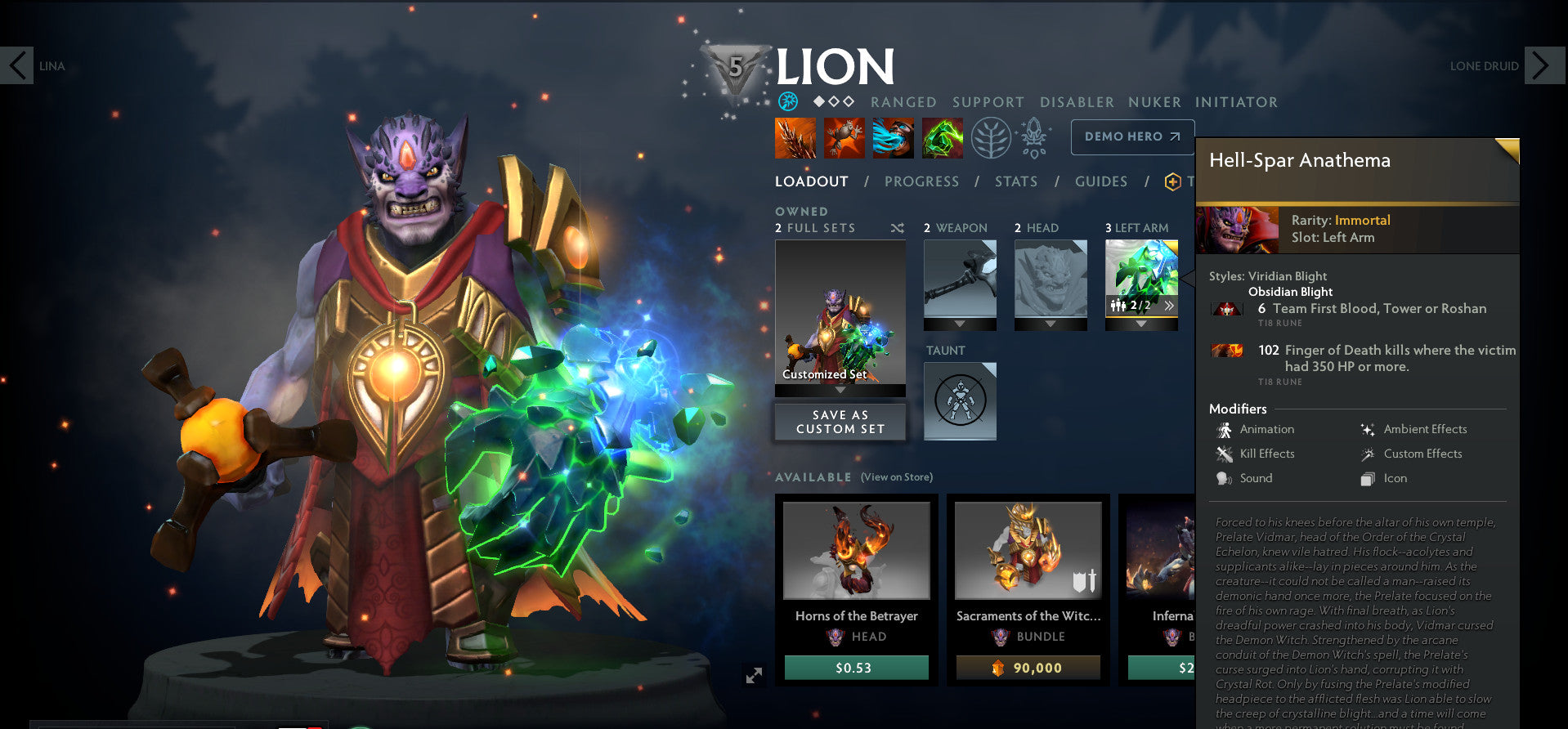
Task: Open the GUIDES tab
Action: click(x=1100, y=181)
